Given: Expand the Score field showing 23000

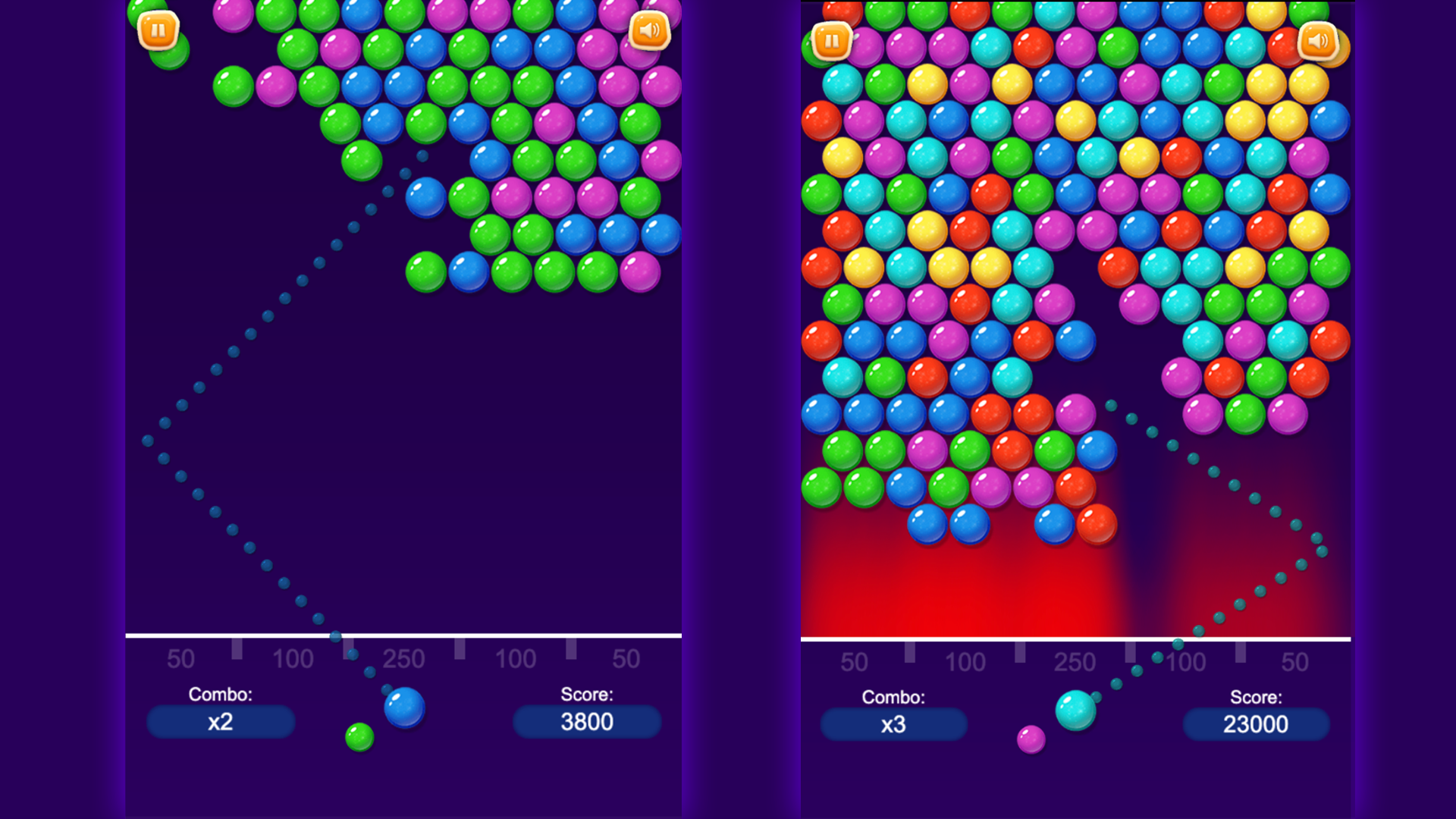Looking at the screenshot, I should tap(1255, 724).
